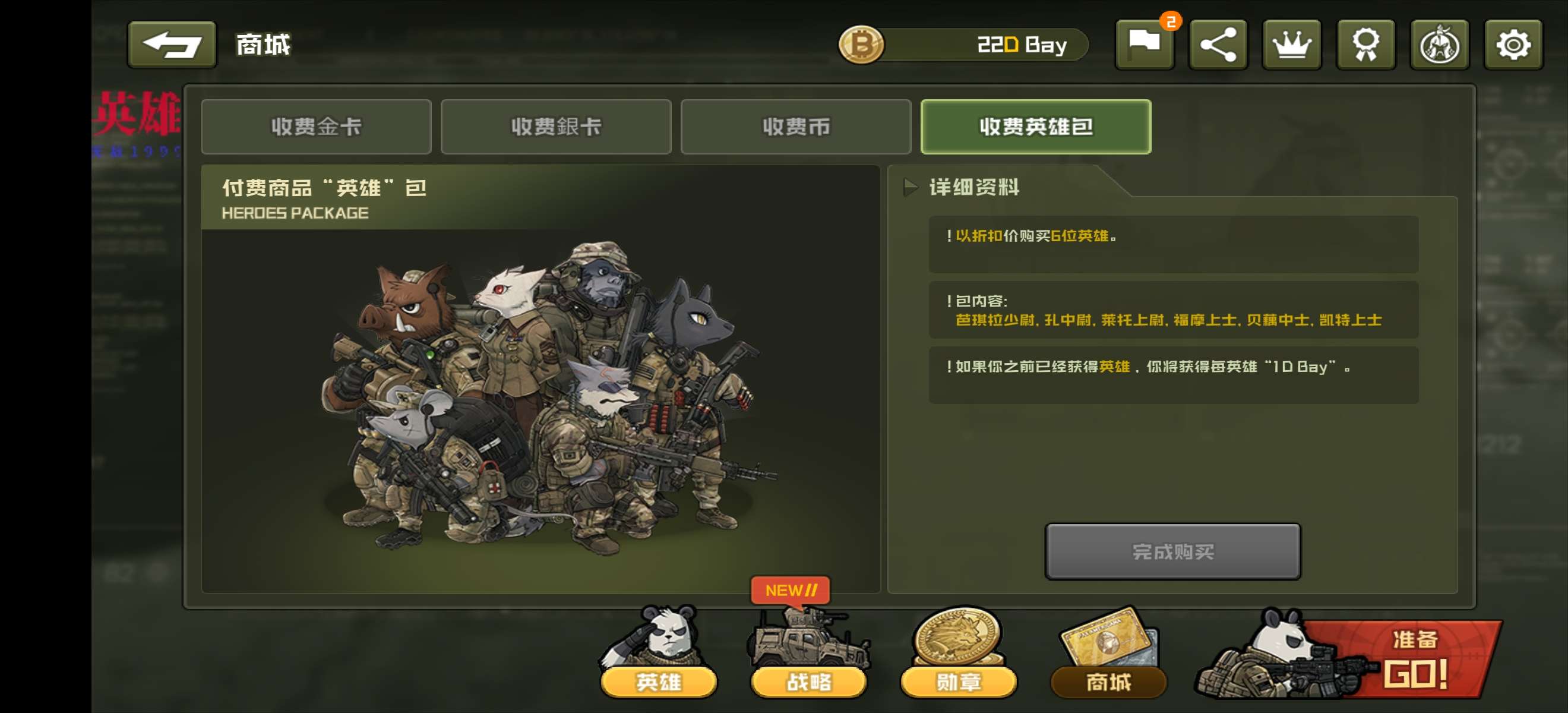
Task: Select the 收费币 tab
Action: 795,127
